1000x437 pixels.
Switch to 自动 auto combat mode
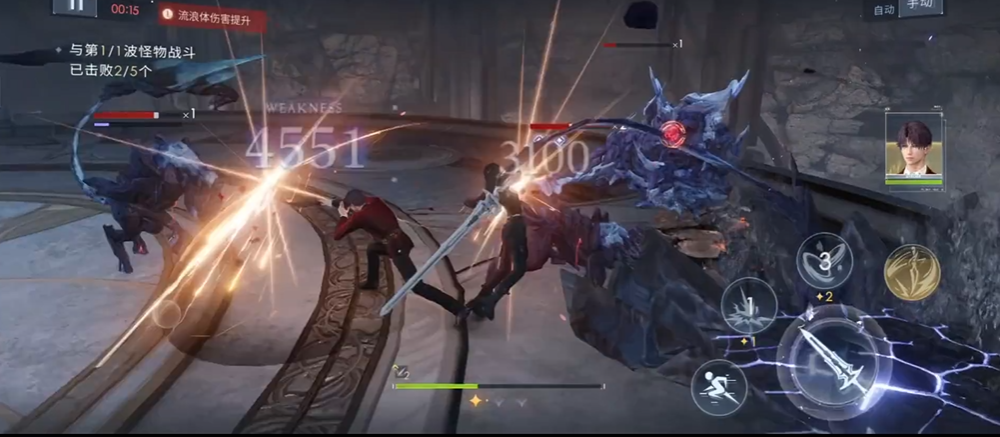tap(883, 9)
